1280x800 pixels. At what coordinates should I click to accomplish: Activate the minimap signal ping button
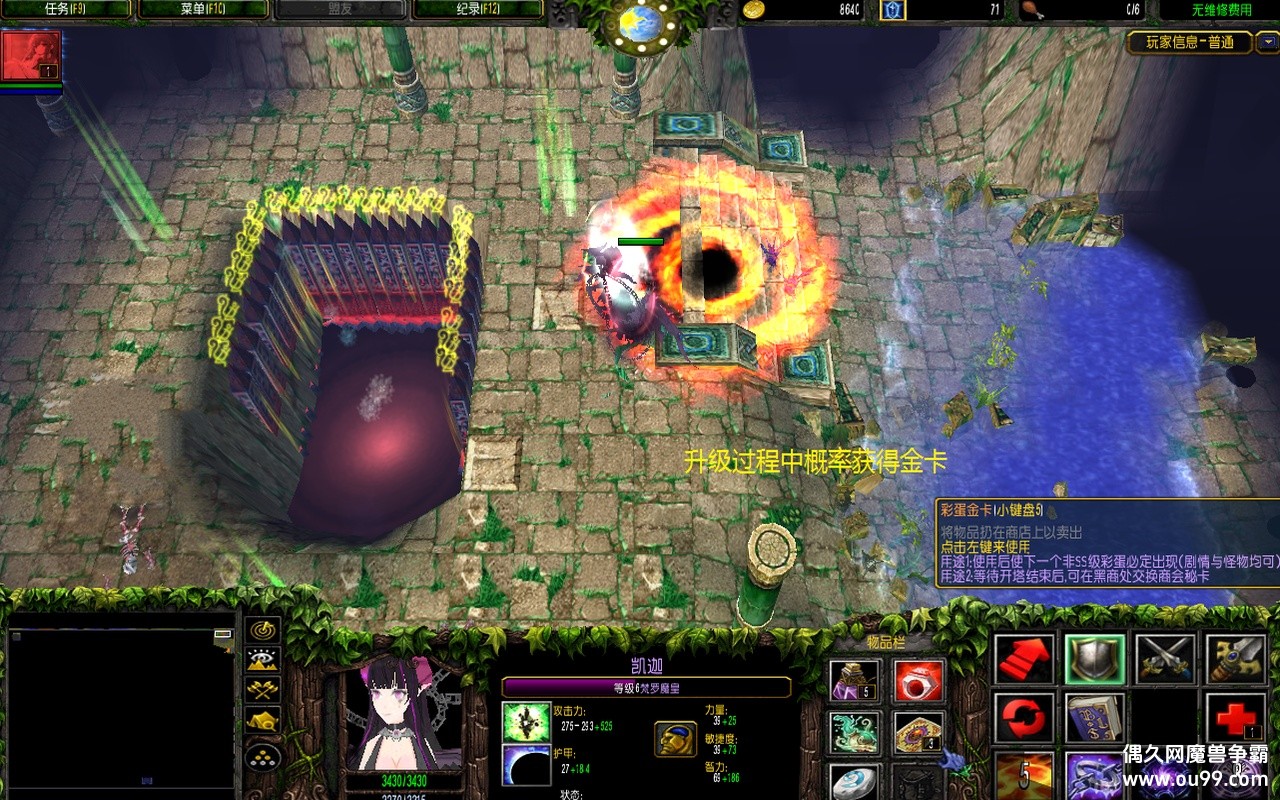263,631
